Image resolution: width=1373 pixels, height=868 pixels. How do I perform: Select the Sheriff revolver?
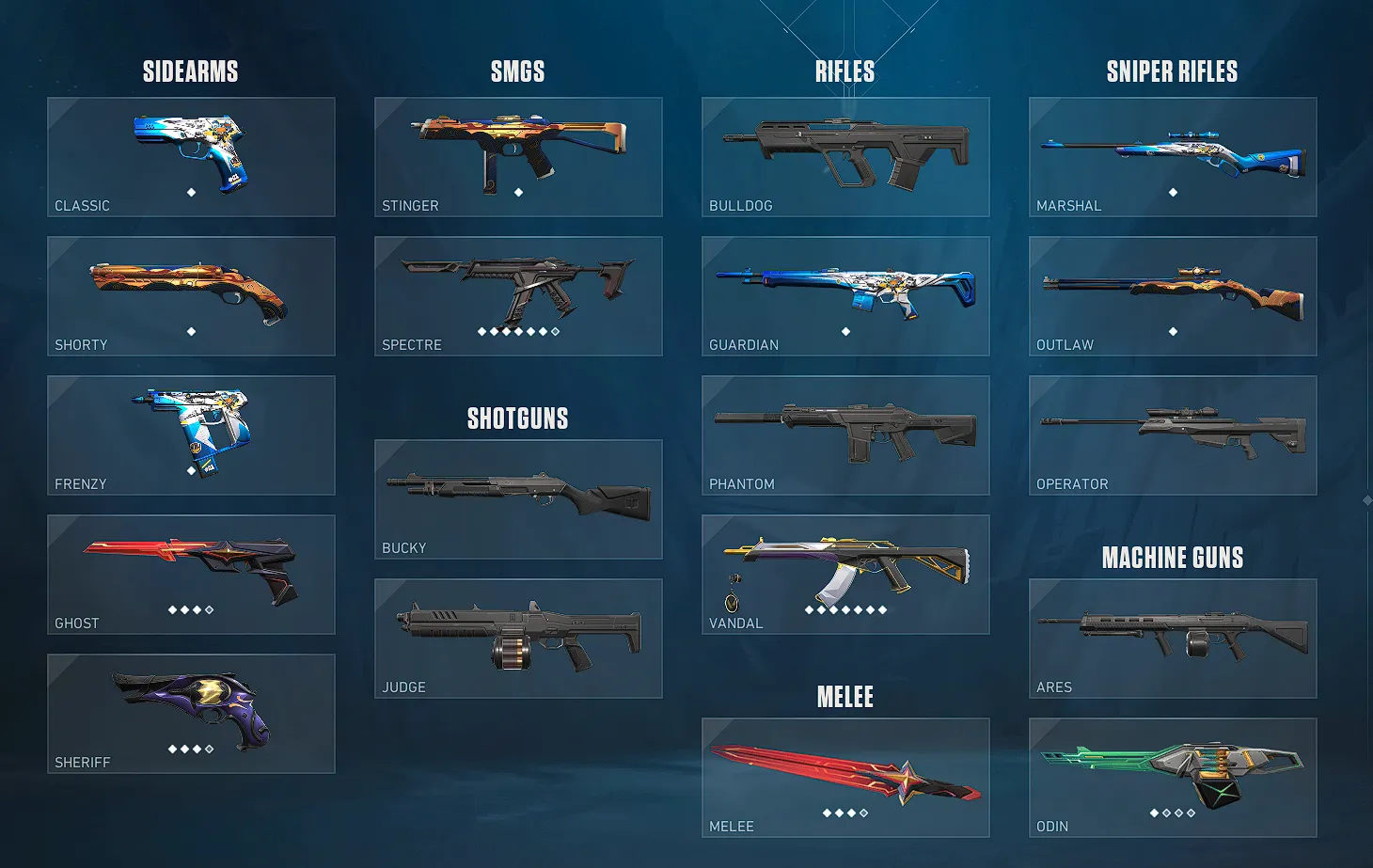point(191,714)
